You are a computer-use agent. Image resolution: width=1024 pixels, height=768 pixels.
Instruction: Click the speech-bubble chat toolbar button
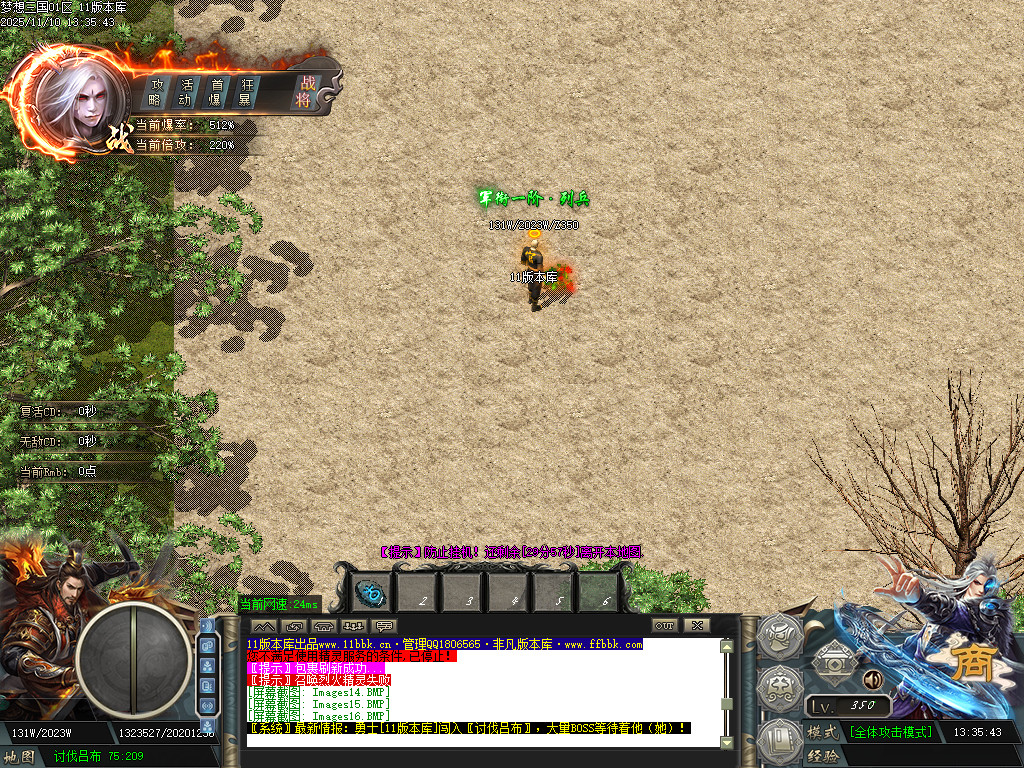click(384, 626)
